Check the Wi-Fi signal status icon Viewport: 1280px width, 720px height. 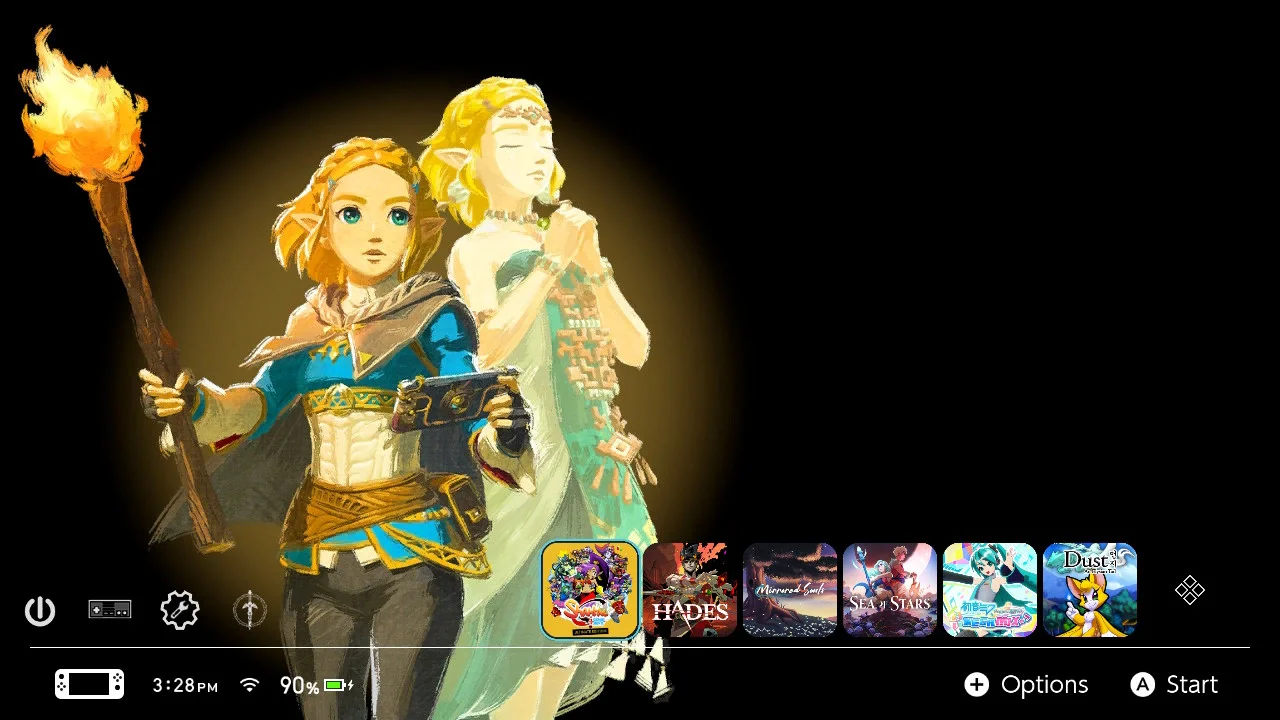(x=249, y=685)
